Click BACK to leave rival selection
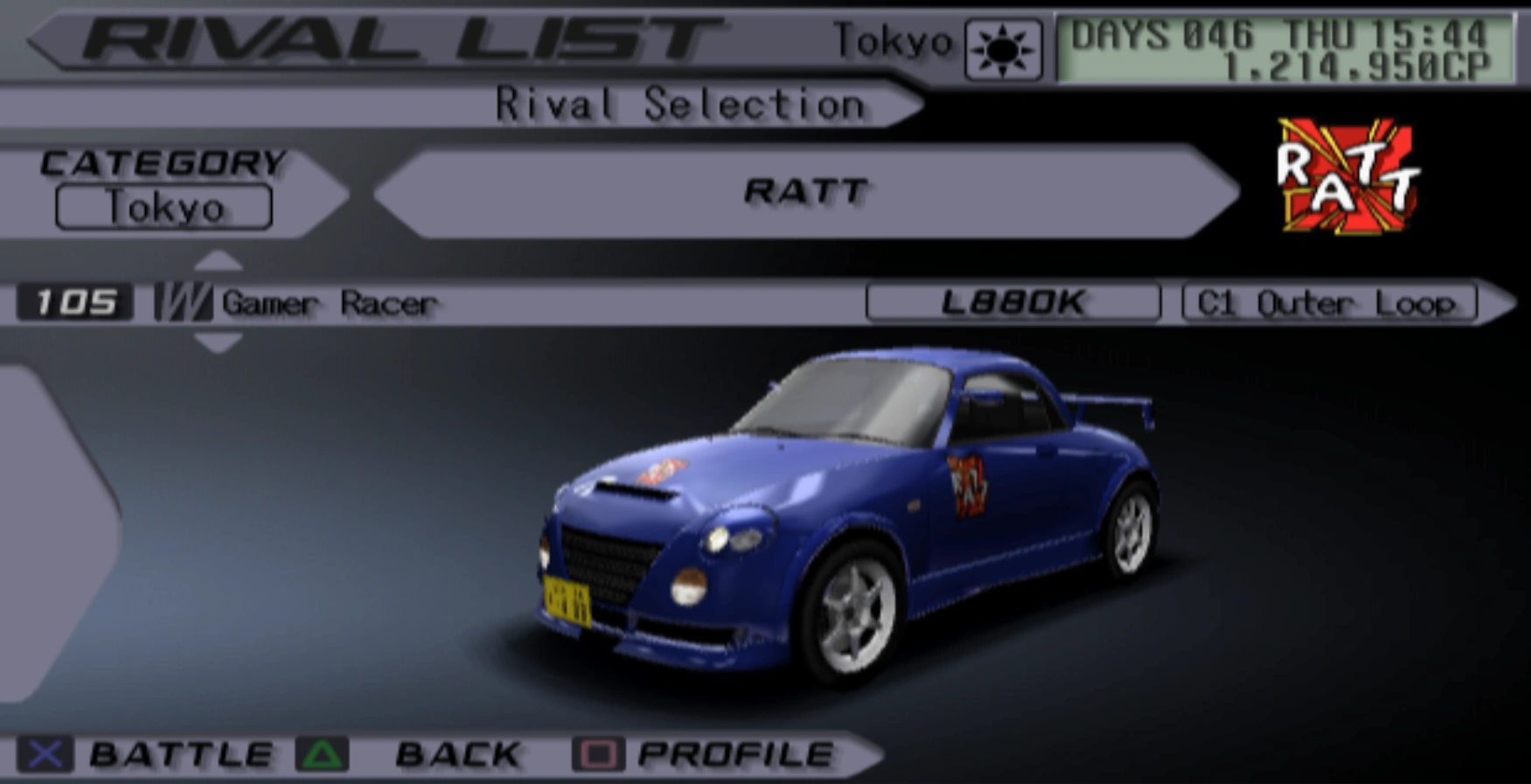1531x784 pixels. click(x=455, y=753)
